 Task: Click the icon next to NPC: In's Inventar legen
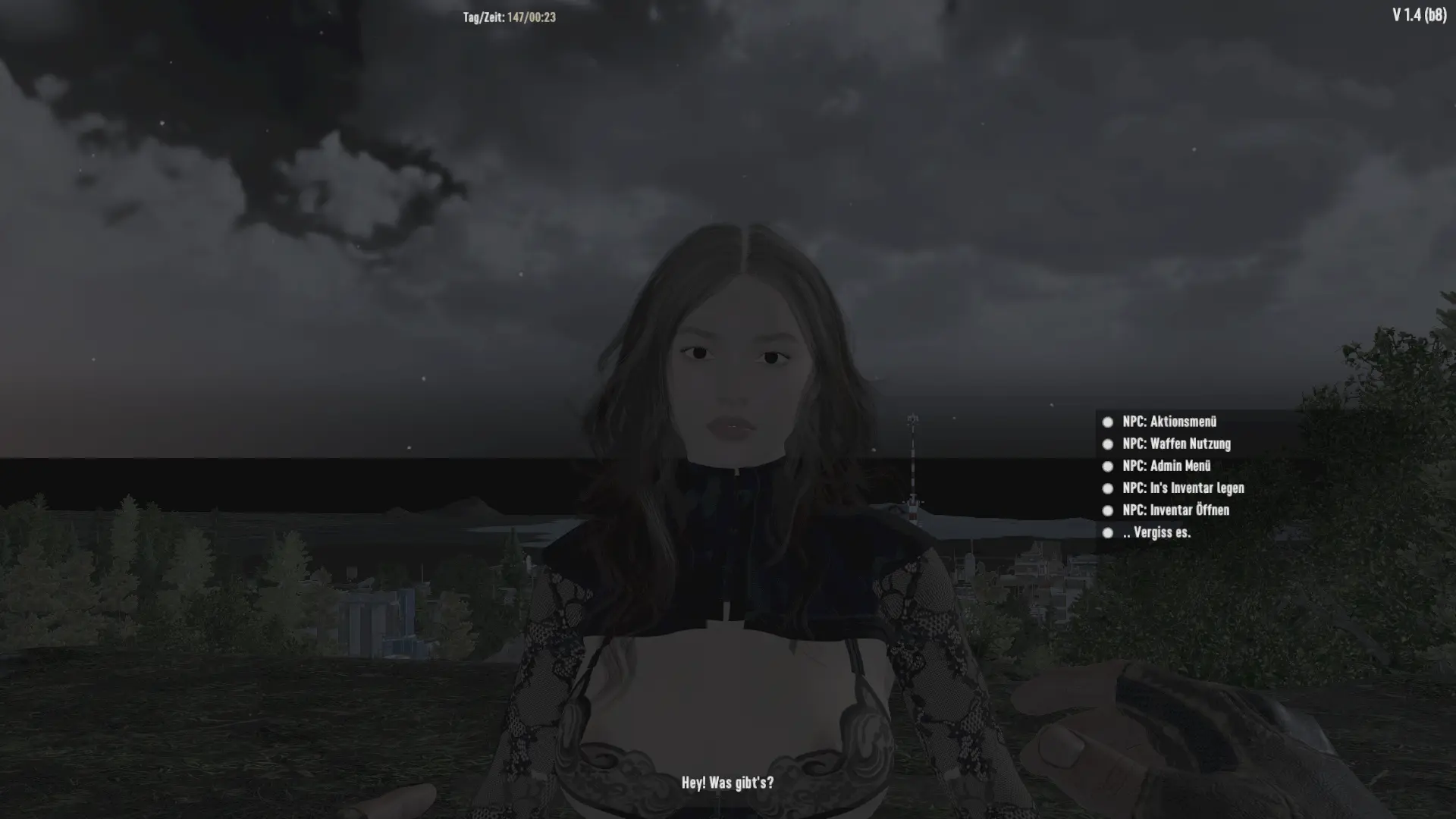[1108, 488]
